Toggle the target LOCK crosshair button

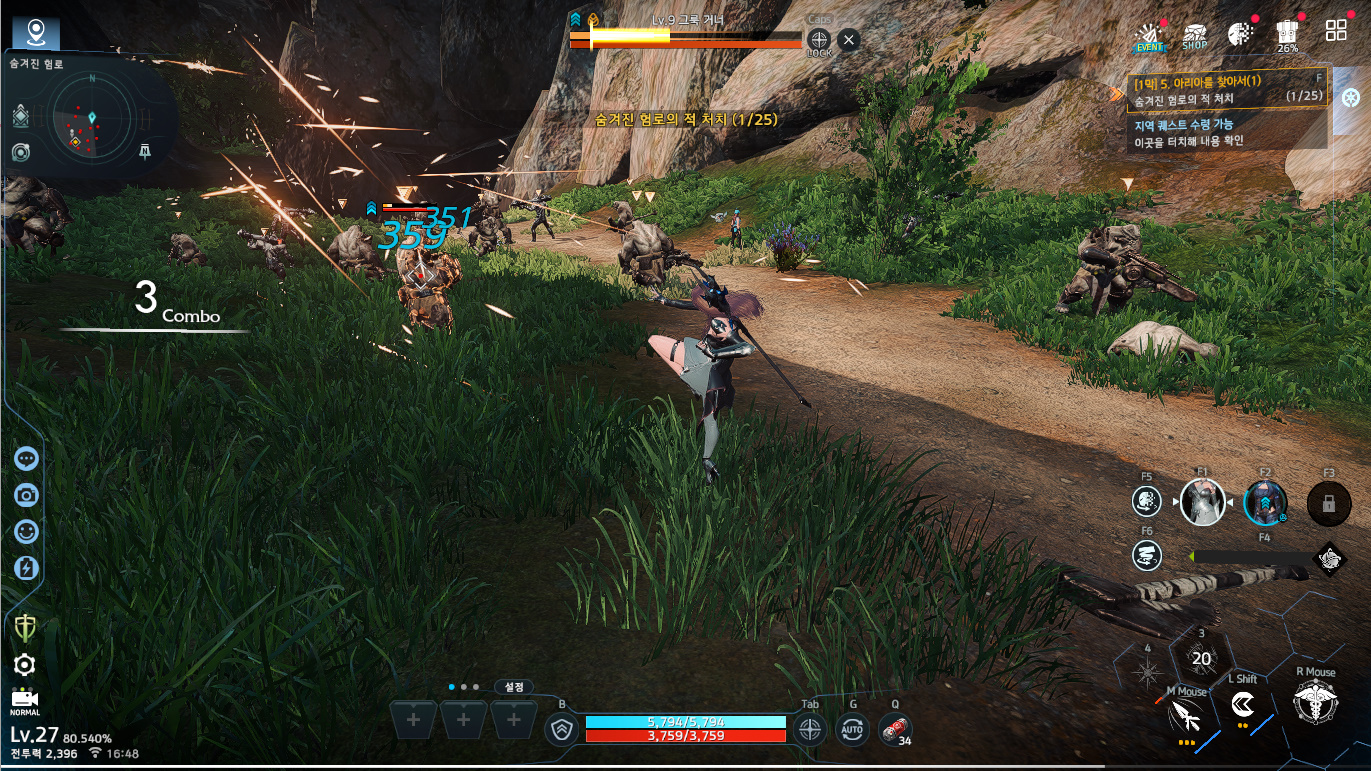(819, 41)
